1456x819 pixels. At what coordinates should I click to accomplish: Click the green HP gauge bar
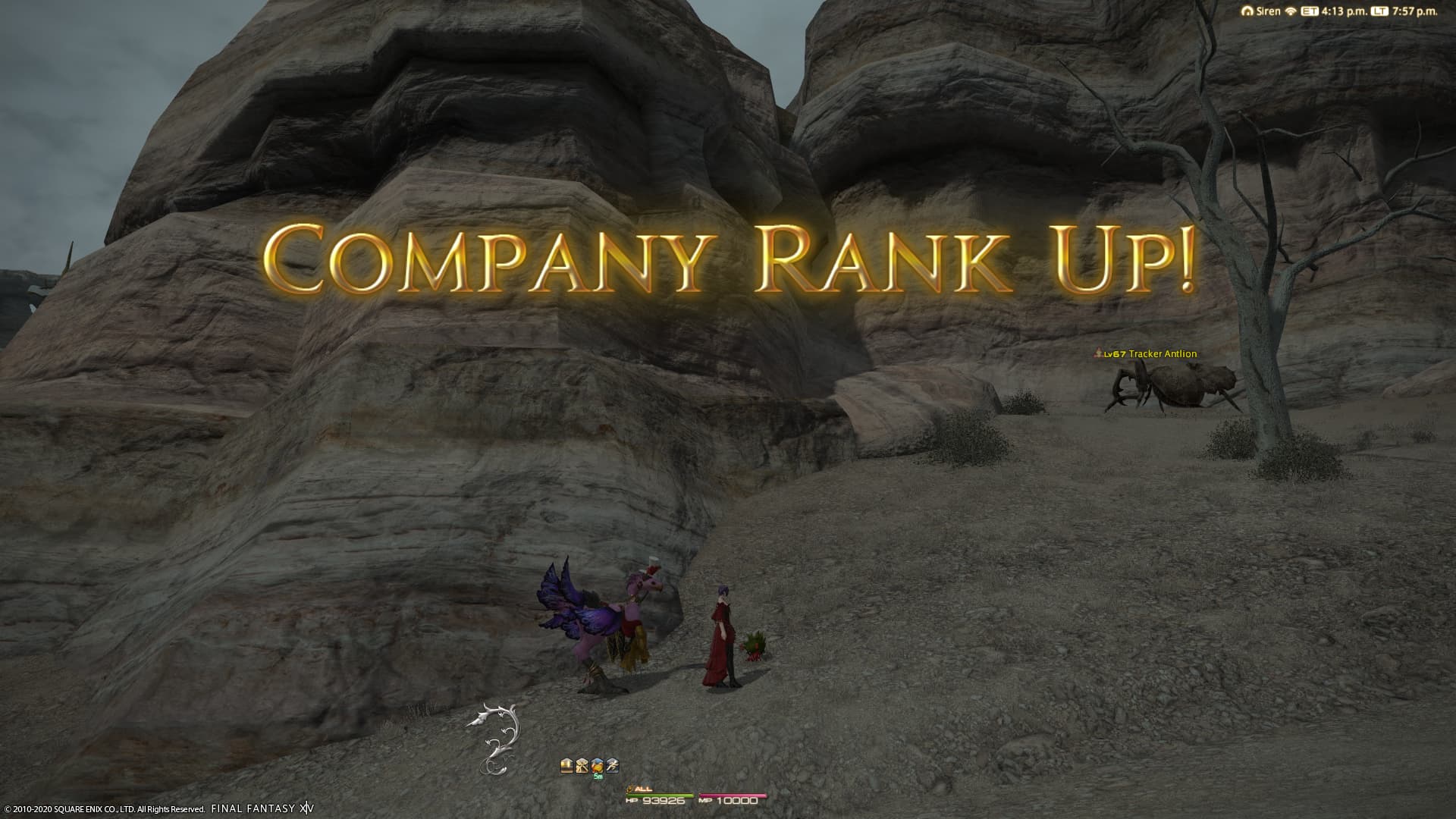click(x=660, y=795)
